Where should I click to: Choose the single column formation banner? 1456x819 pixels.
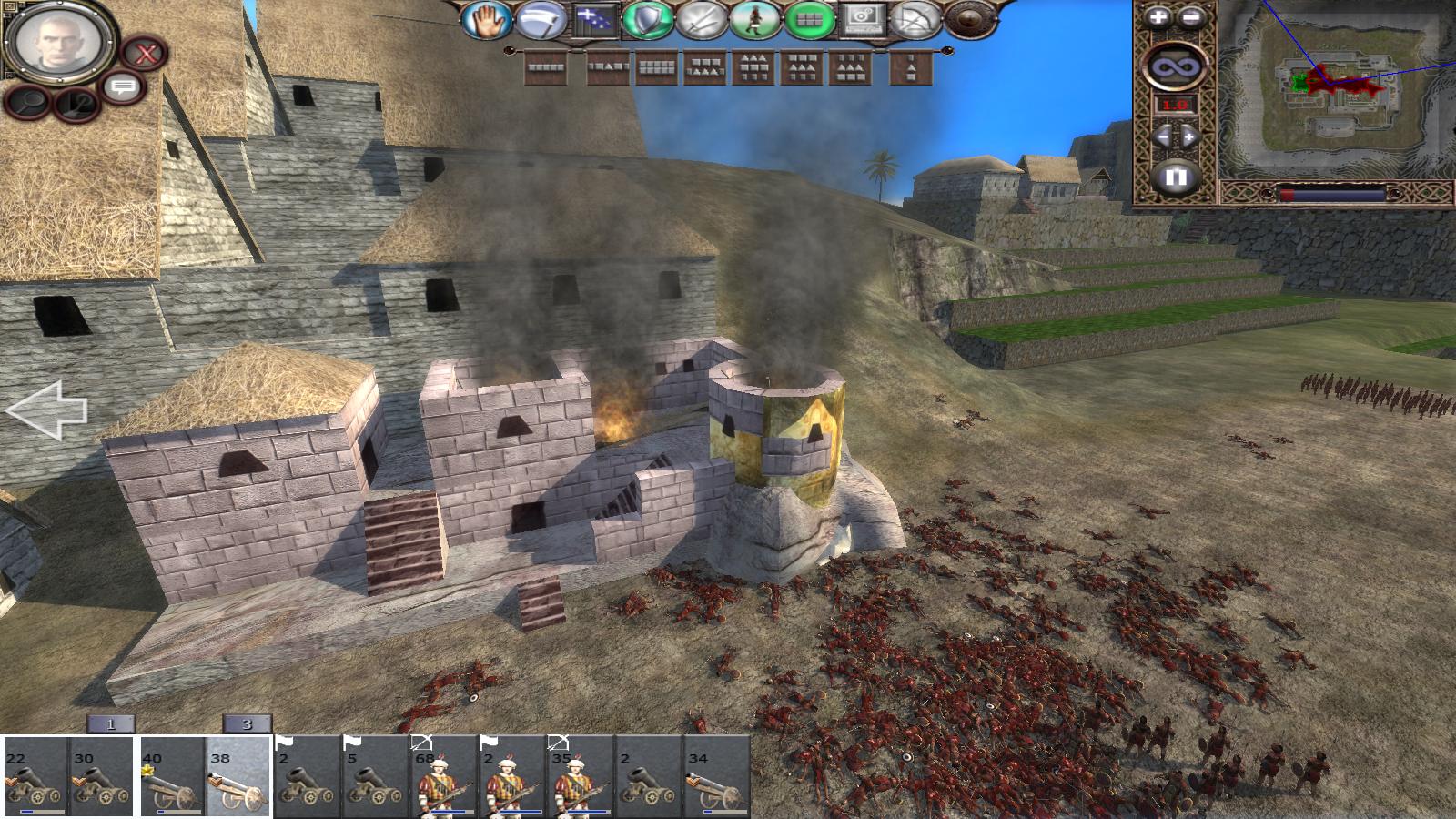click(x=910, y=67)
